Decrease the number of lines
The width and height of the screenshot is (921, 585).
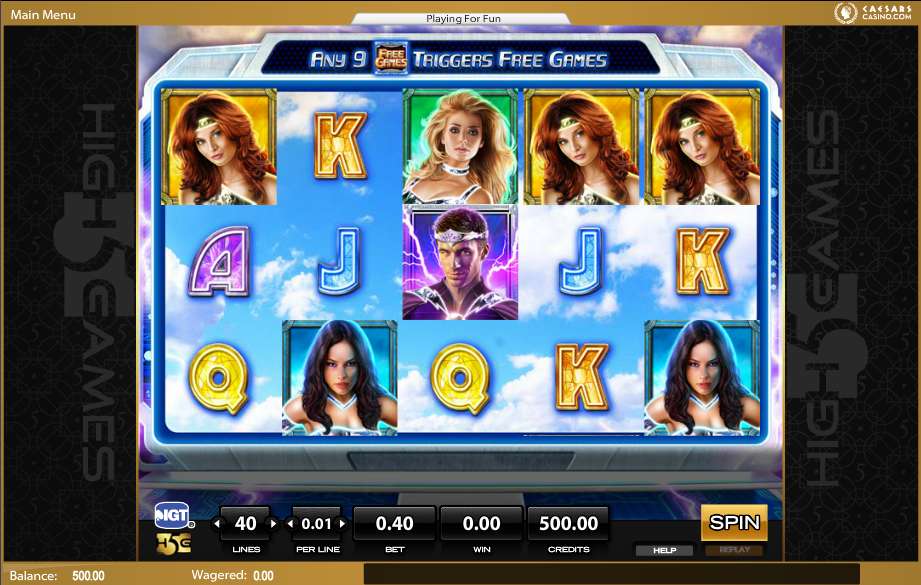(x=219, y=523)
